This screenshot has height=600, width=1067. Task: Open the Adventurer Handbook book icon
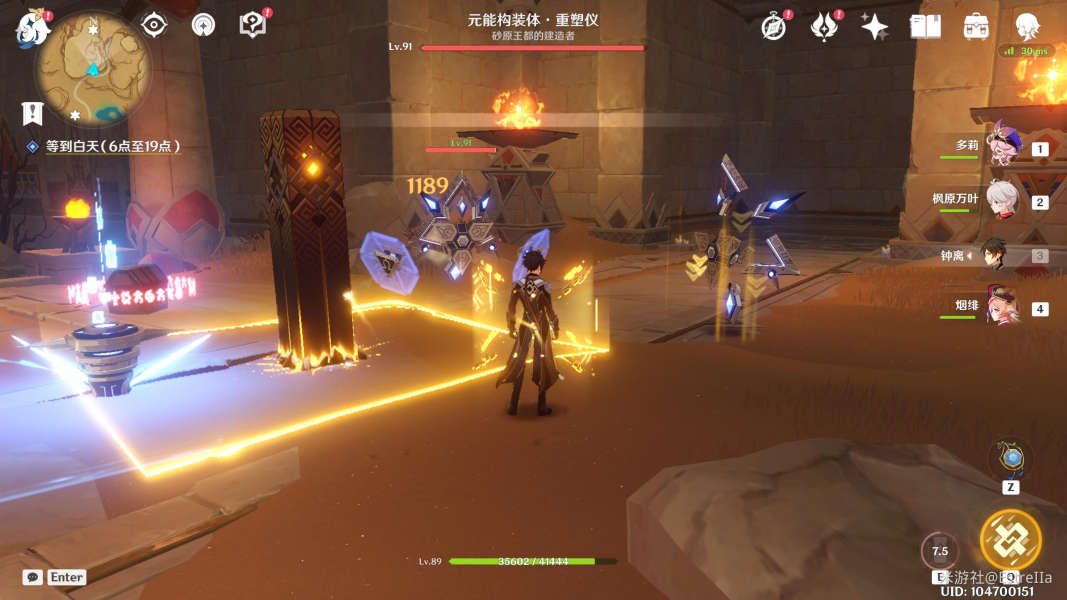(x=926, y=27)
